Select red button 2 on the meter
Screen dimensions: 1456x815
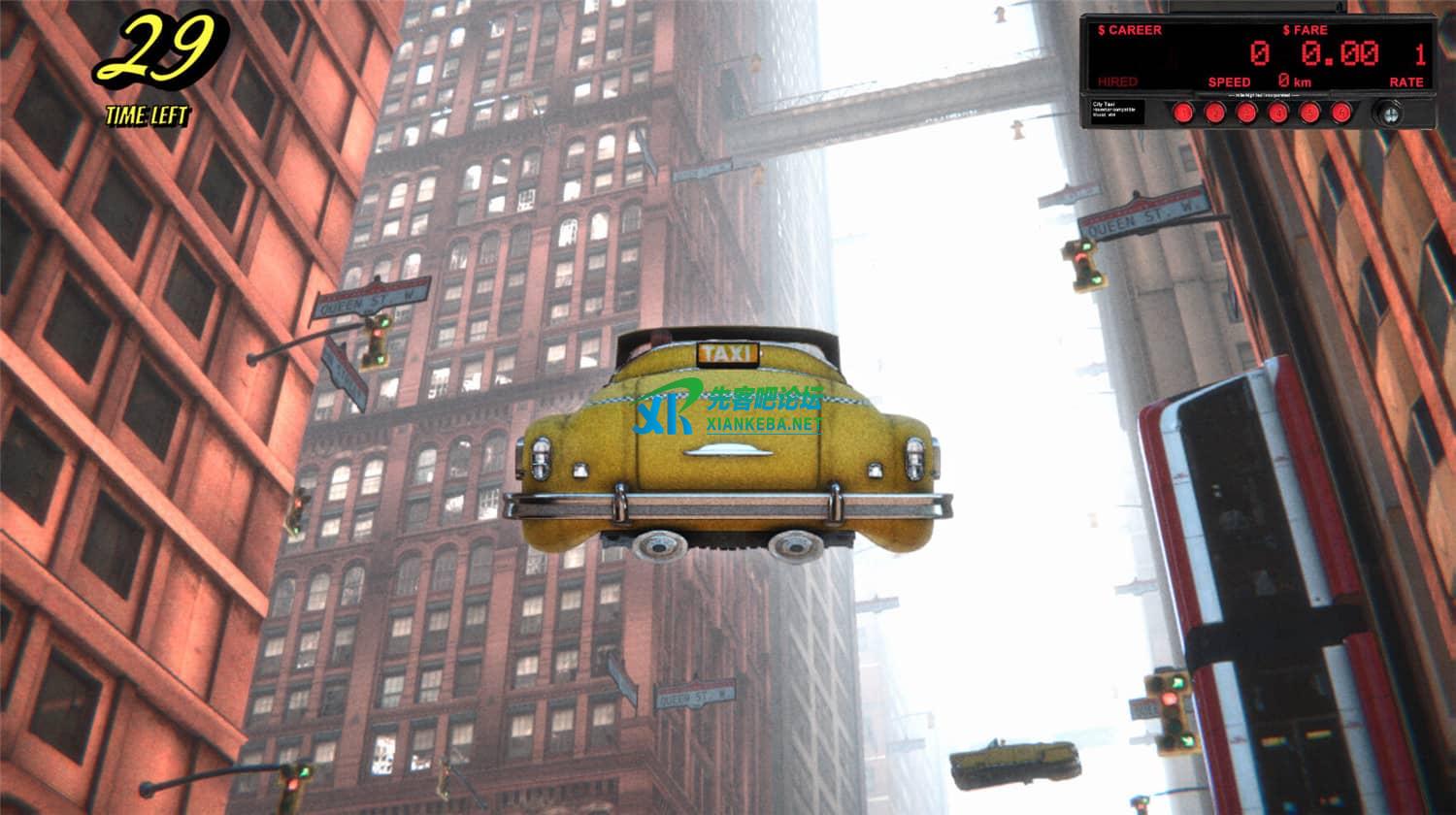tap(1214, 113)
